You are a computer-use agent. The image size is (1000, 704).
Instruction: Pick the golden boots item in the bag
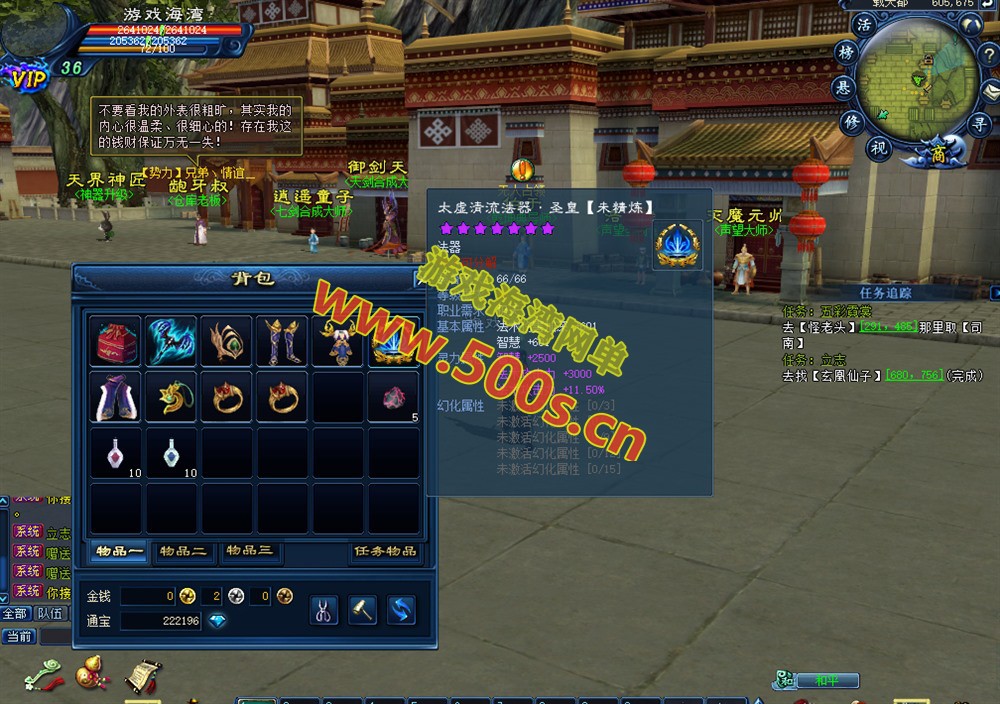tap(283, 342)
